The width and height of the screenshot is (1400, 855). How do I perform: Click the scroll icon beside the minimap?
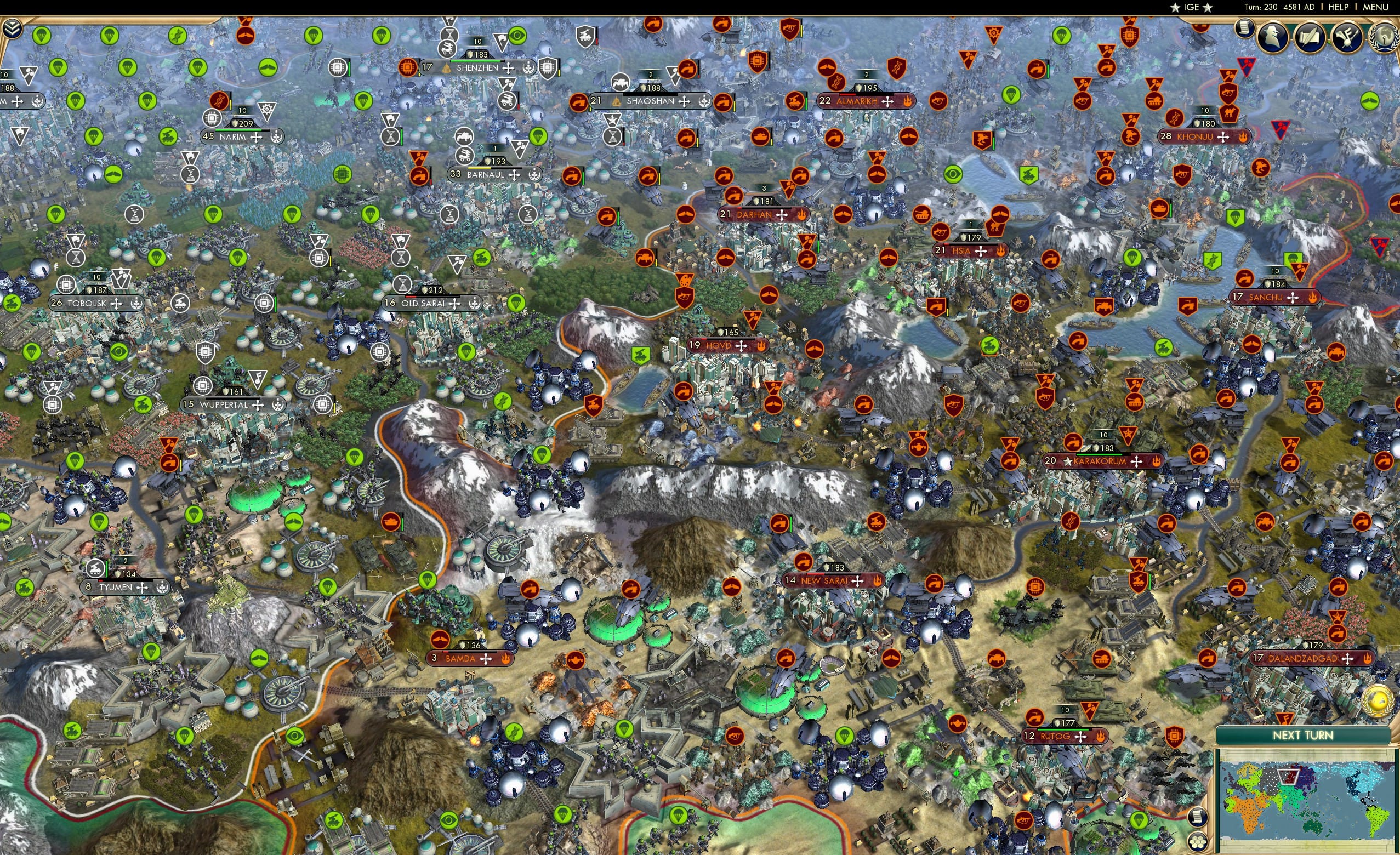1198,818
